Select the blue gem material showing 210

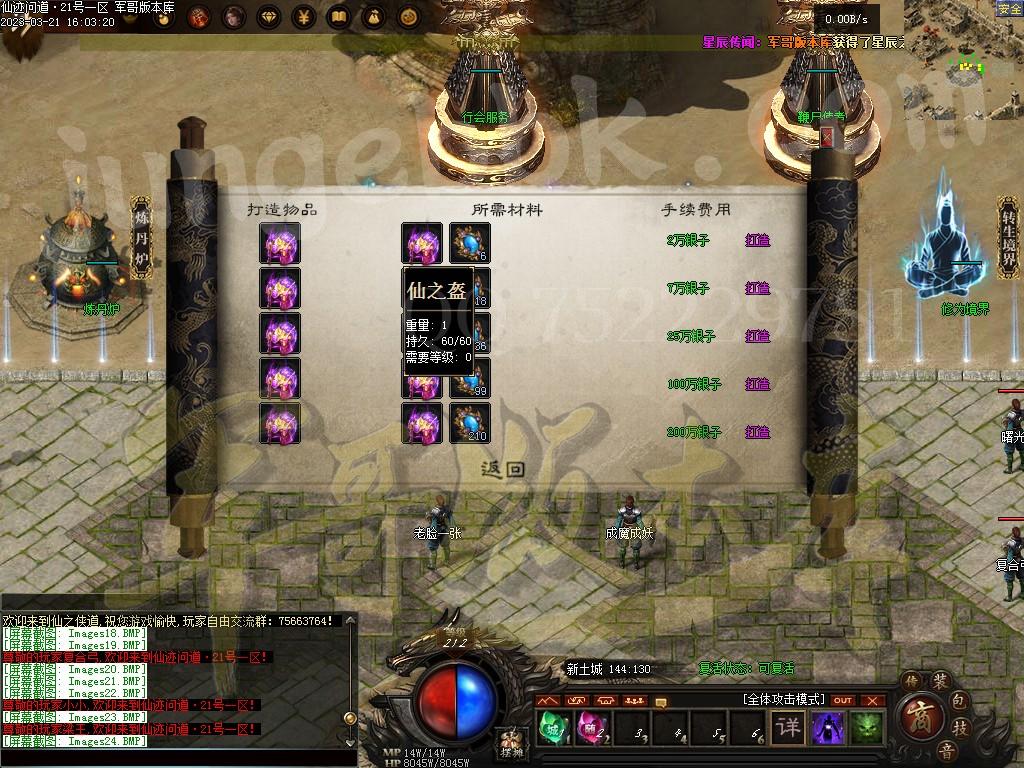coord(469,423)
